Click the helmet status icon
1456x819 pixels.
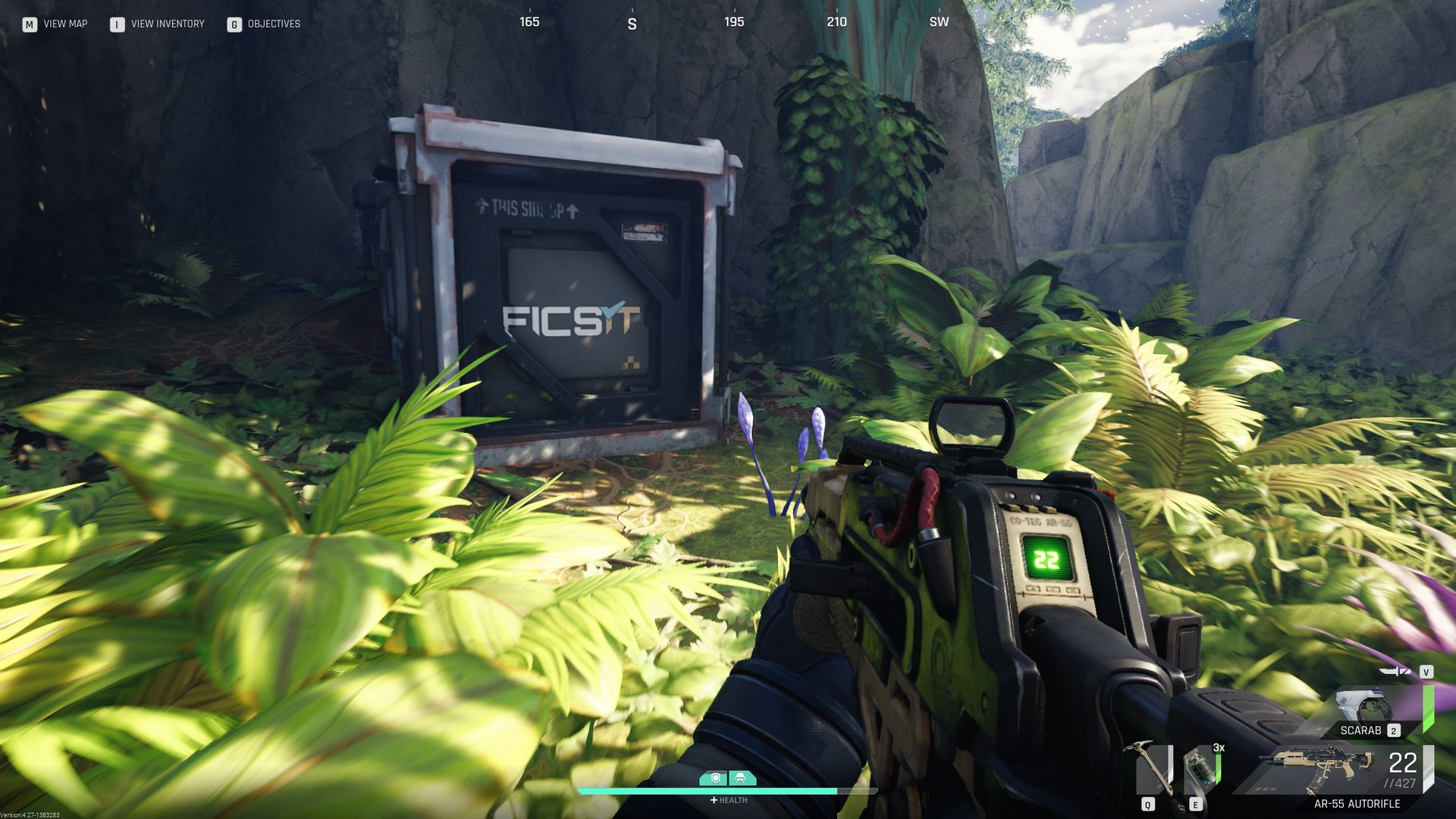point(741,778)
